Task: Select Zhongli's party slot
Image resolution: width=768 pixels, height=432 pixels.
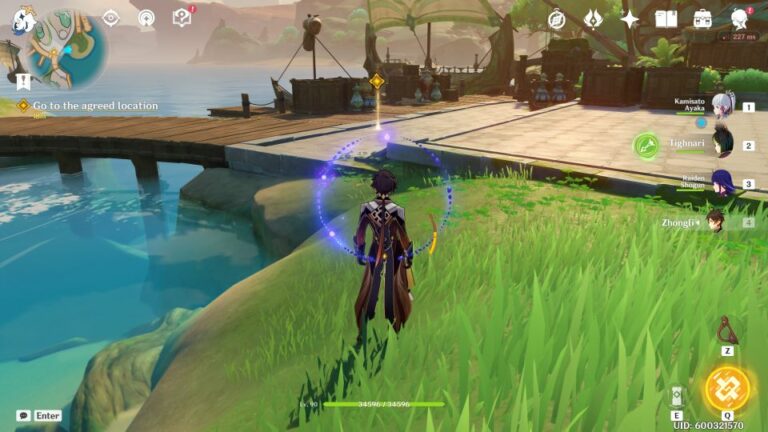Action: [716, 221]
